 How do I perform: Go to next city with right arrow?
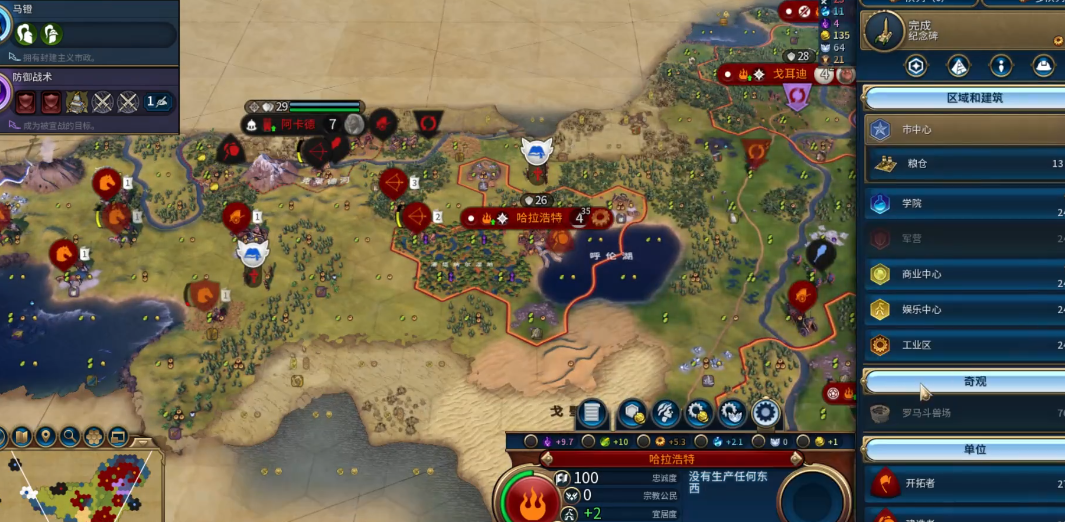pyautogui.click(x=796, y=459)
